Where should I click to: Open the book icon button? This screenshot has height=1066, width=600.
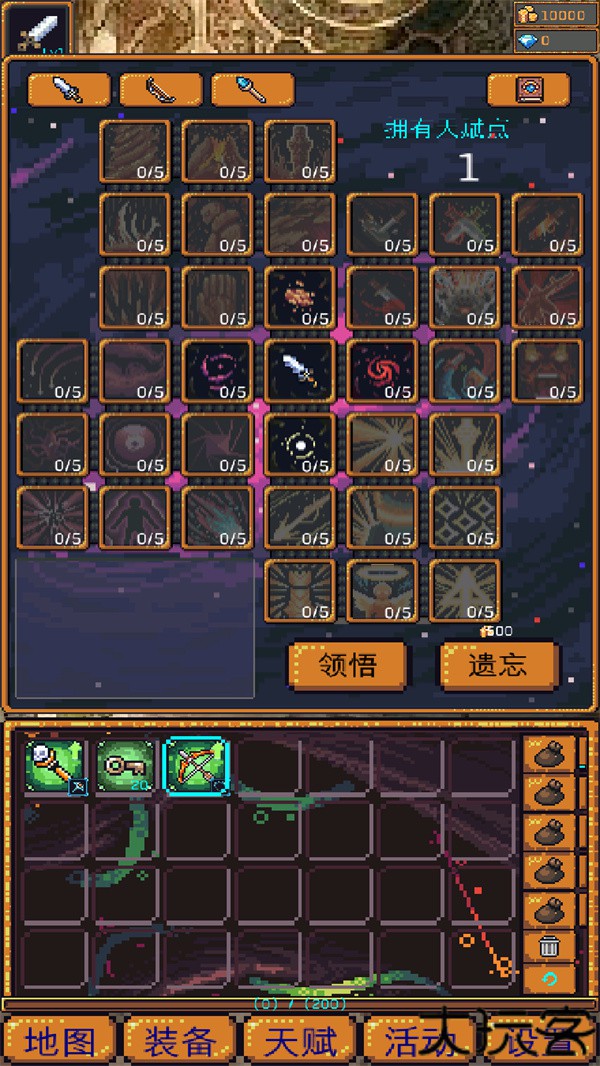[x=527, y=89]
